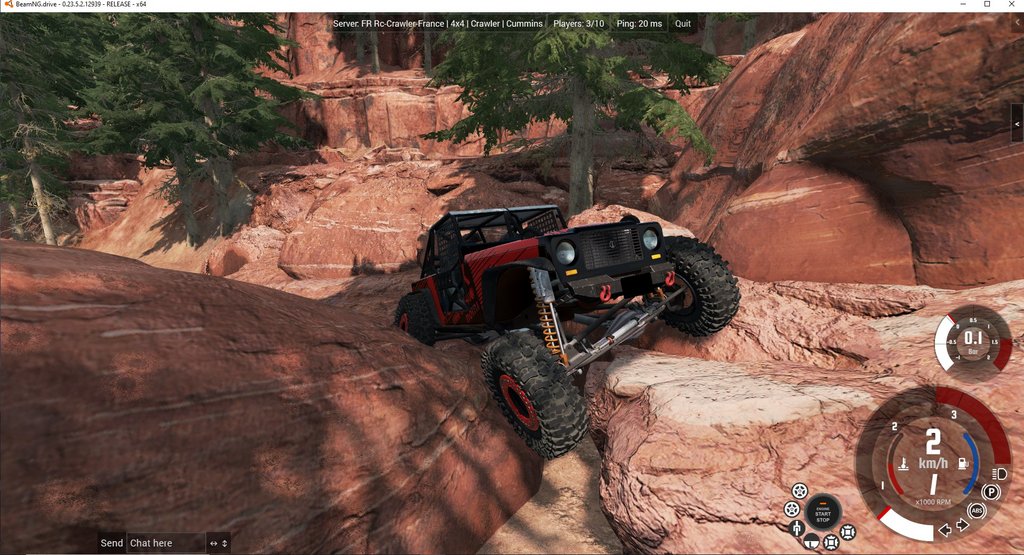1024x555 pixels.
Task: Click the ABS indicator icon
Action: (x=977, y=510)
